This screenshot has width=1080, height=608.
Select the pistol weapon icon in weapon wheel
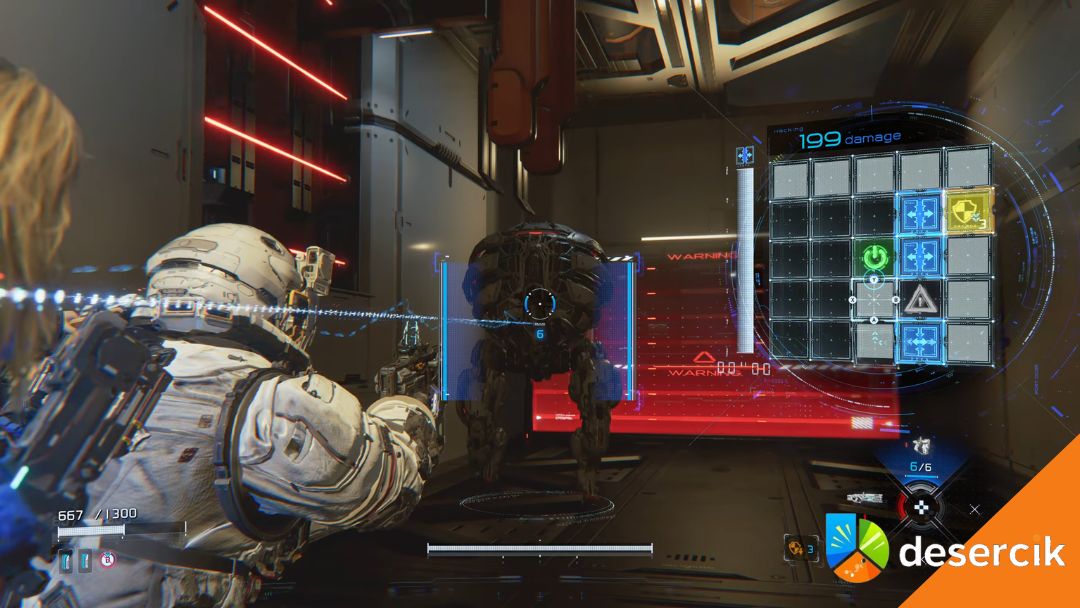coord(919,445)
